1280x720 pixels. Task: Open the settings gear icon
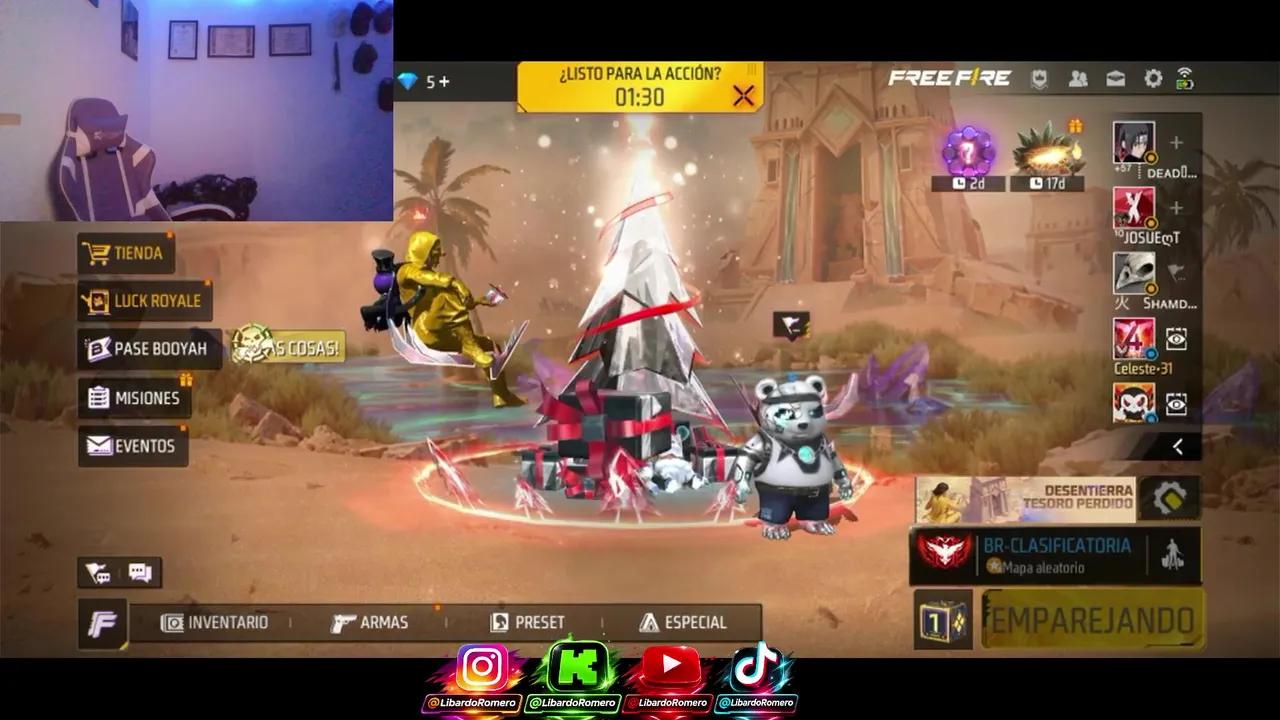pyautogui.click(x=1152, y=76)
